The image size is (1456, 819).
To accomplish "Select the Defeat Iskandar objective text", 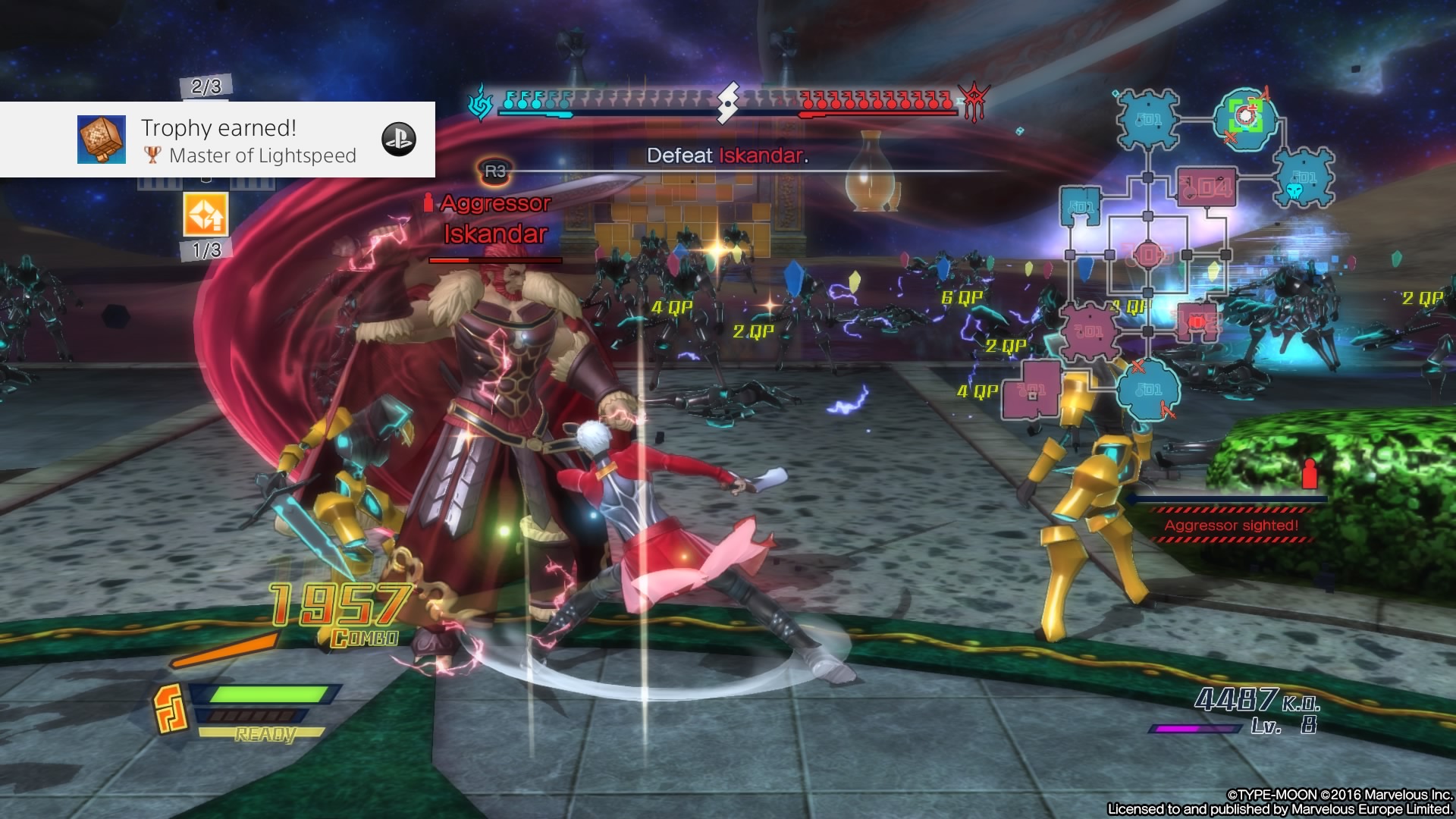I will click(727, 156).
